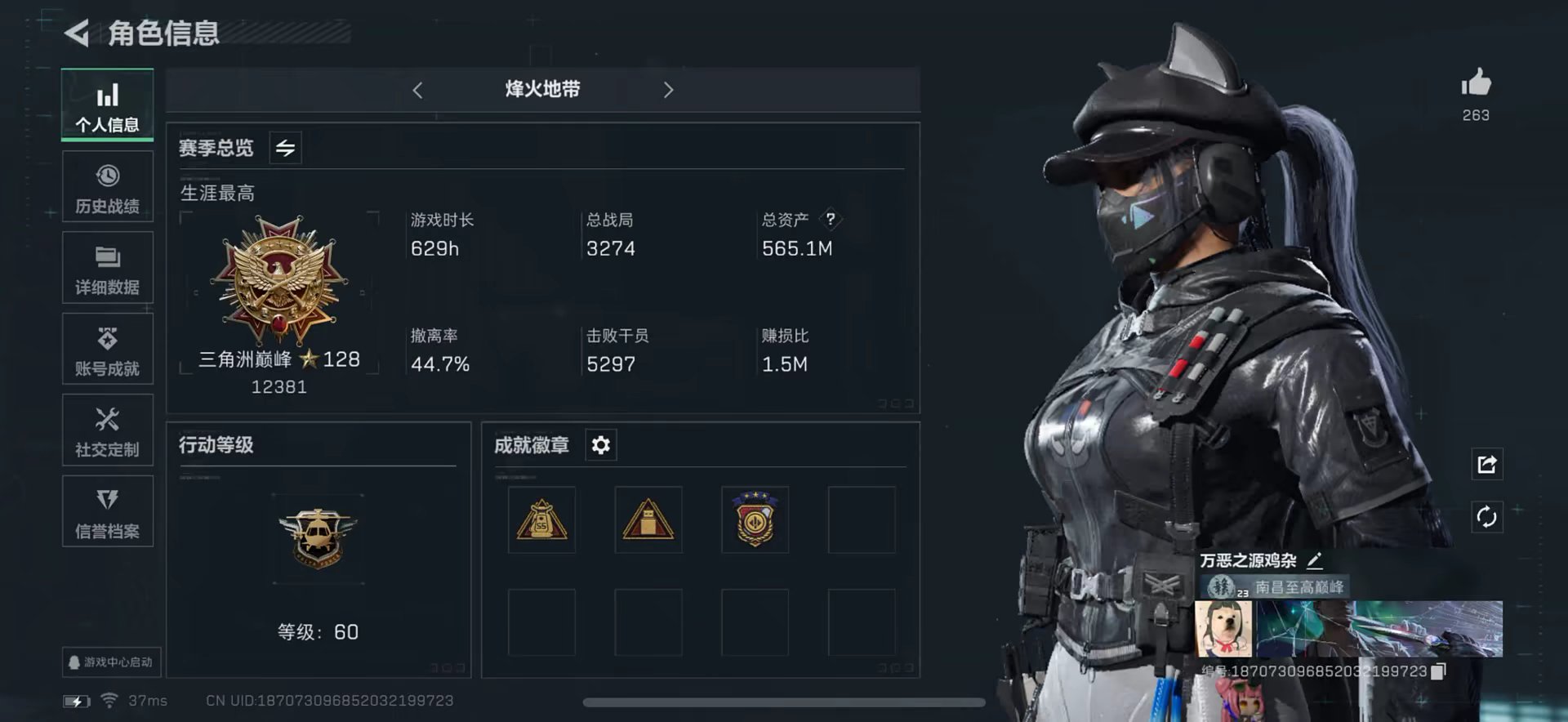The width and height of the screenshot is (1568, 722).
Task: Show next game mode with right arrow
Action: (x=668, y=90)
